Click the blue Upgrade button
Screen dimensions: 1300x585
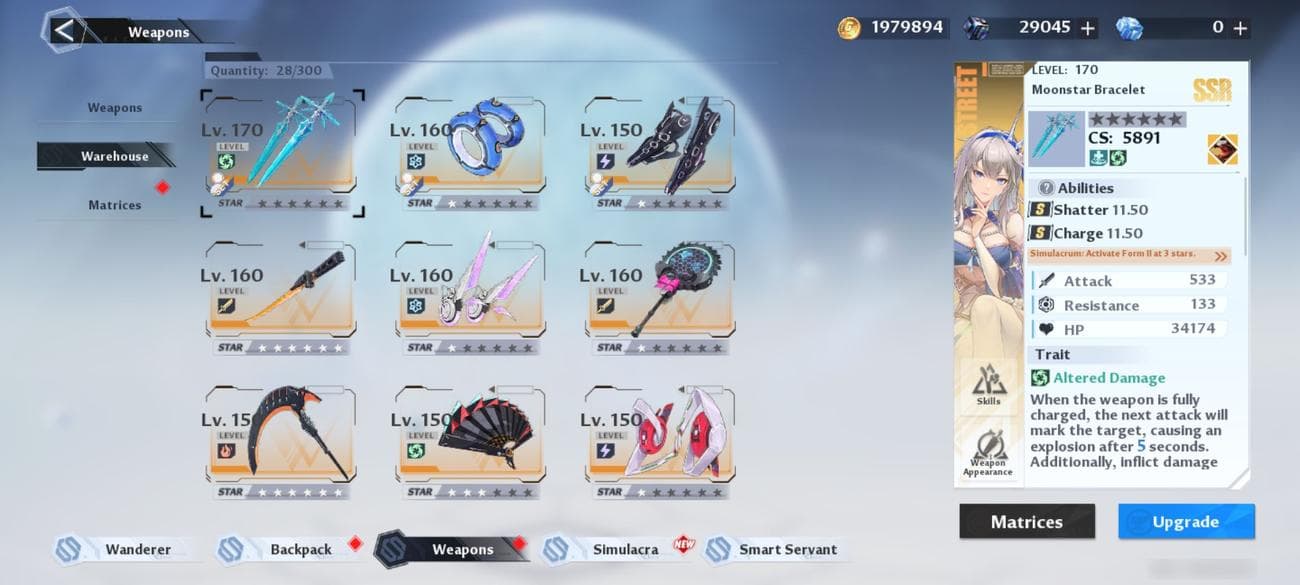click(x=1185, y=522)
